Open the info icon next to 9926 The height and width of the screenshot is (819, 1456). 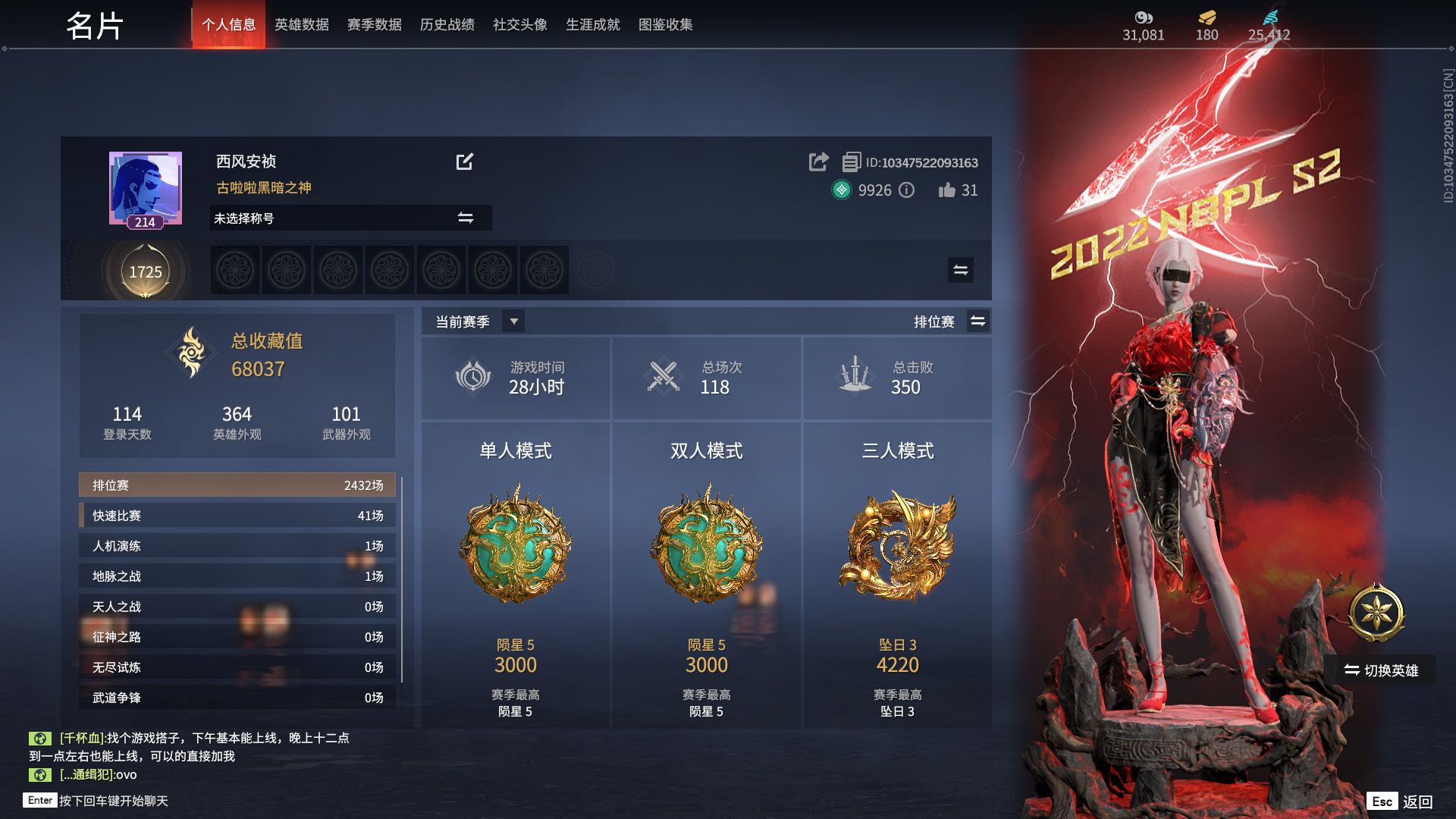pos(907,191)
